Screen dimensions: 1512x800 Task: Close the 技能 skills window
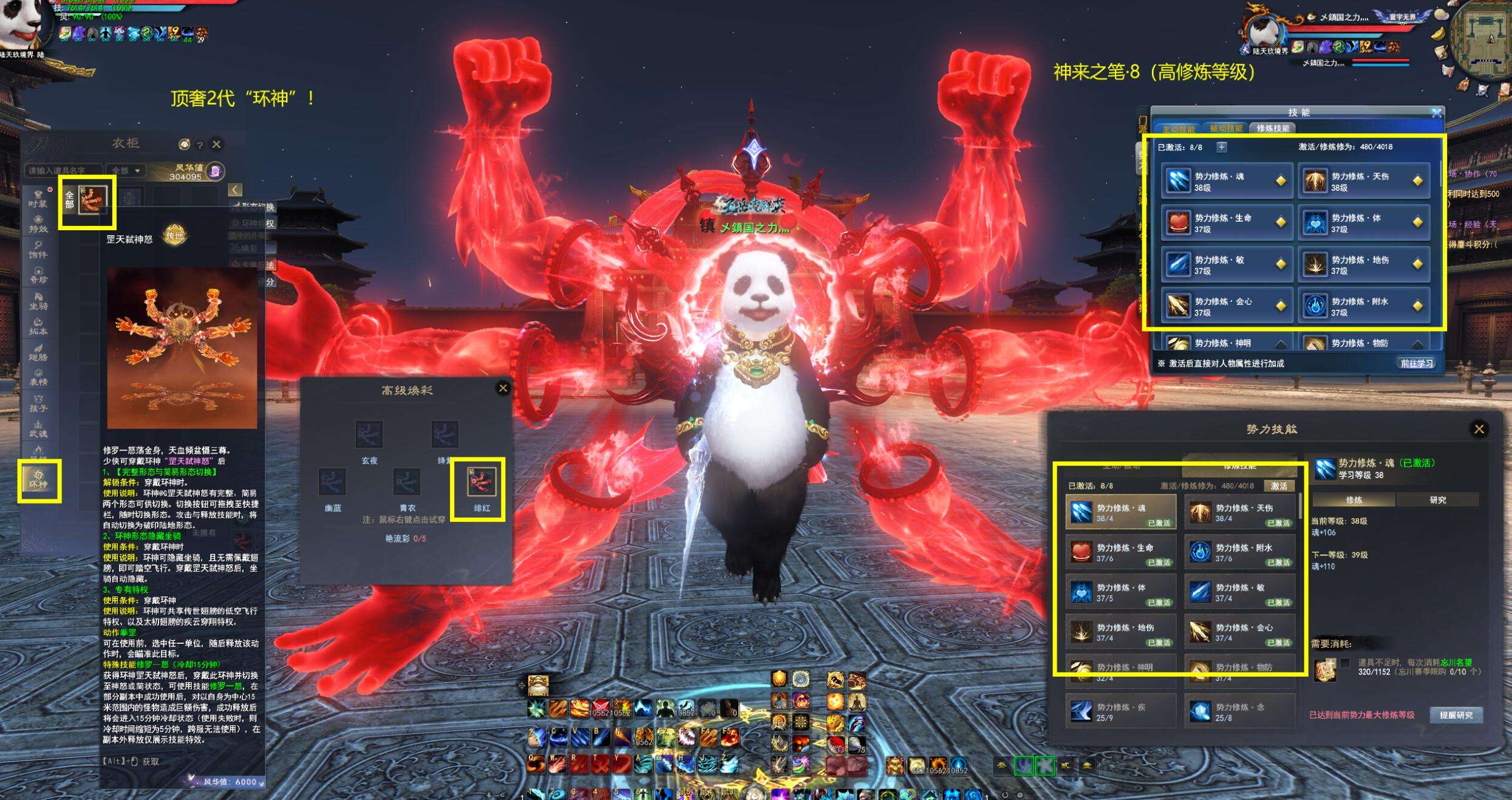(1436, 113)
